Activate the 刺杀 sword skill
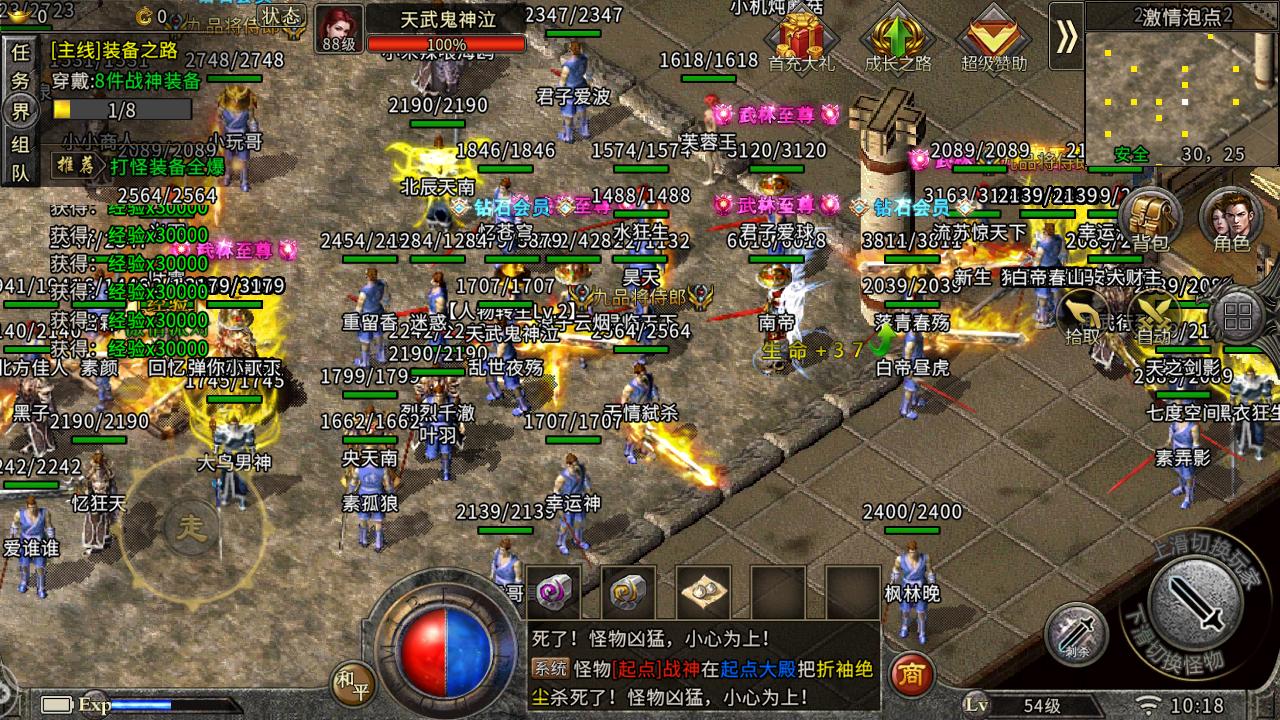The width and height of the screenshot is (1280, 720). 1077,634
